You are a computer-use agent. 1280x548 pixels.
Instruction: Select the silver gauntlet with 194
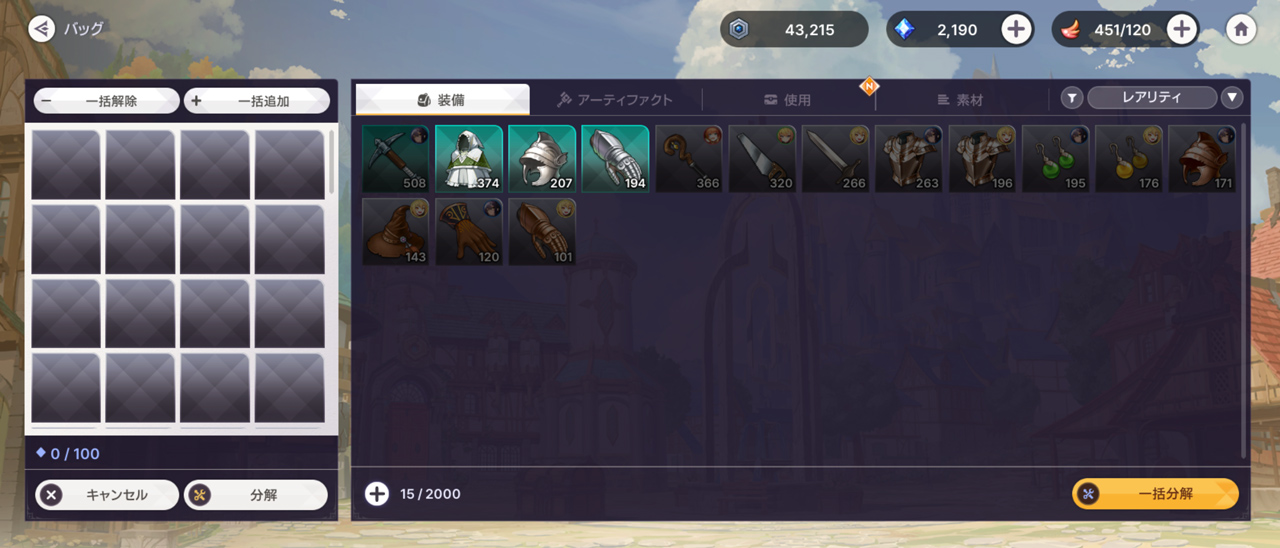point(615,158)
